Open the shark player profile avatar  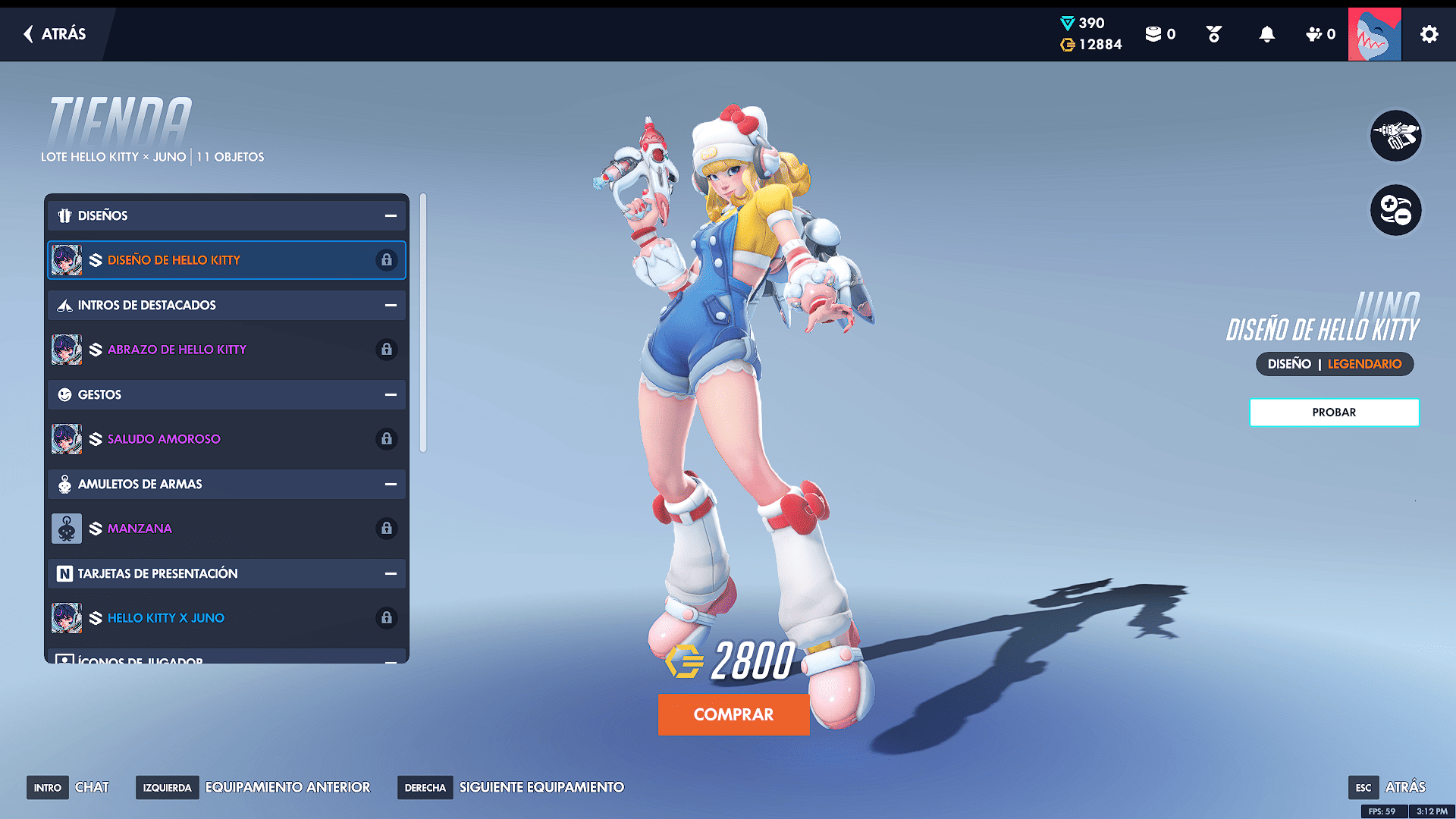(1374, 34)
